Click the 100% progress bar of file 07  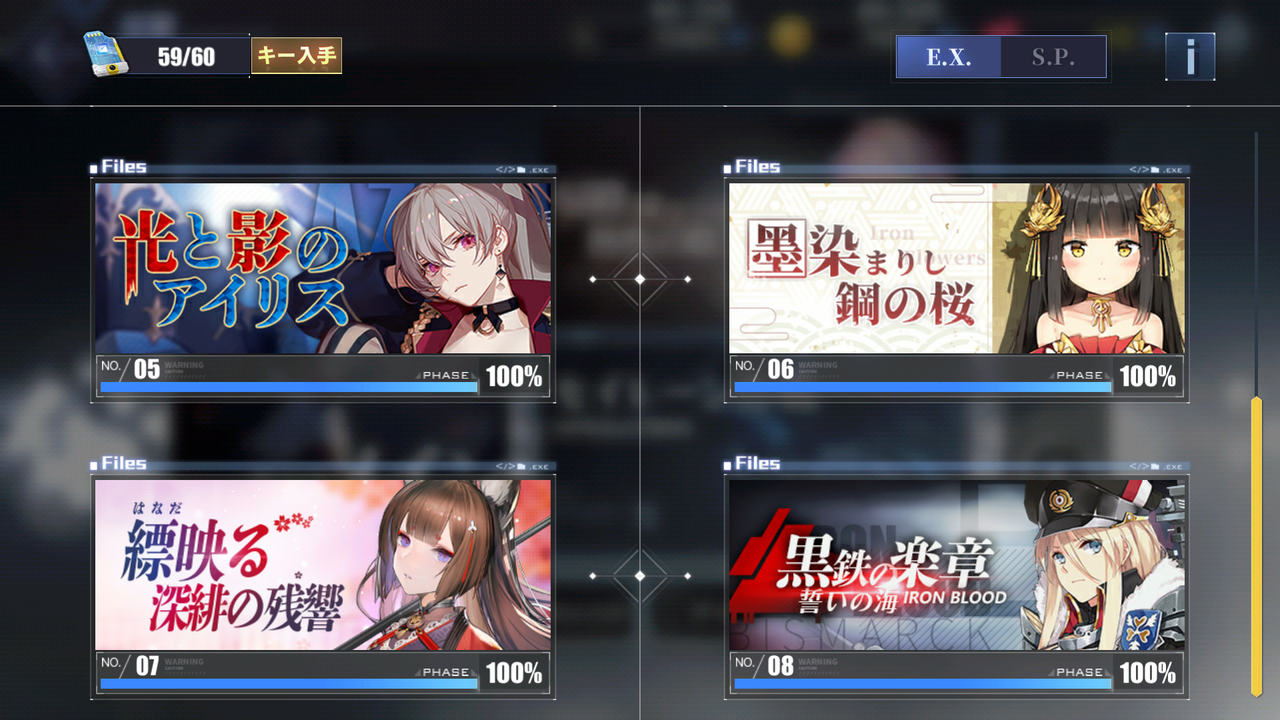click(x=288, y=684)
